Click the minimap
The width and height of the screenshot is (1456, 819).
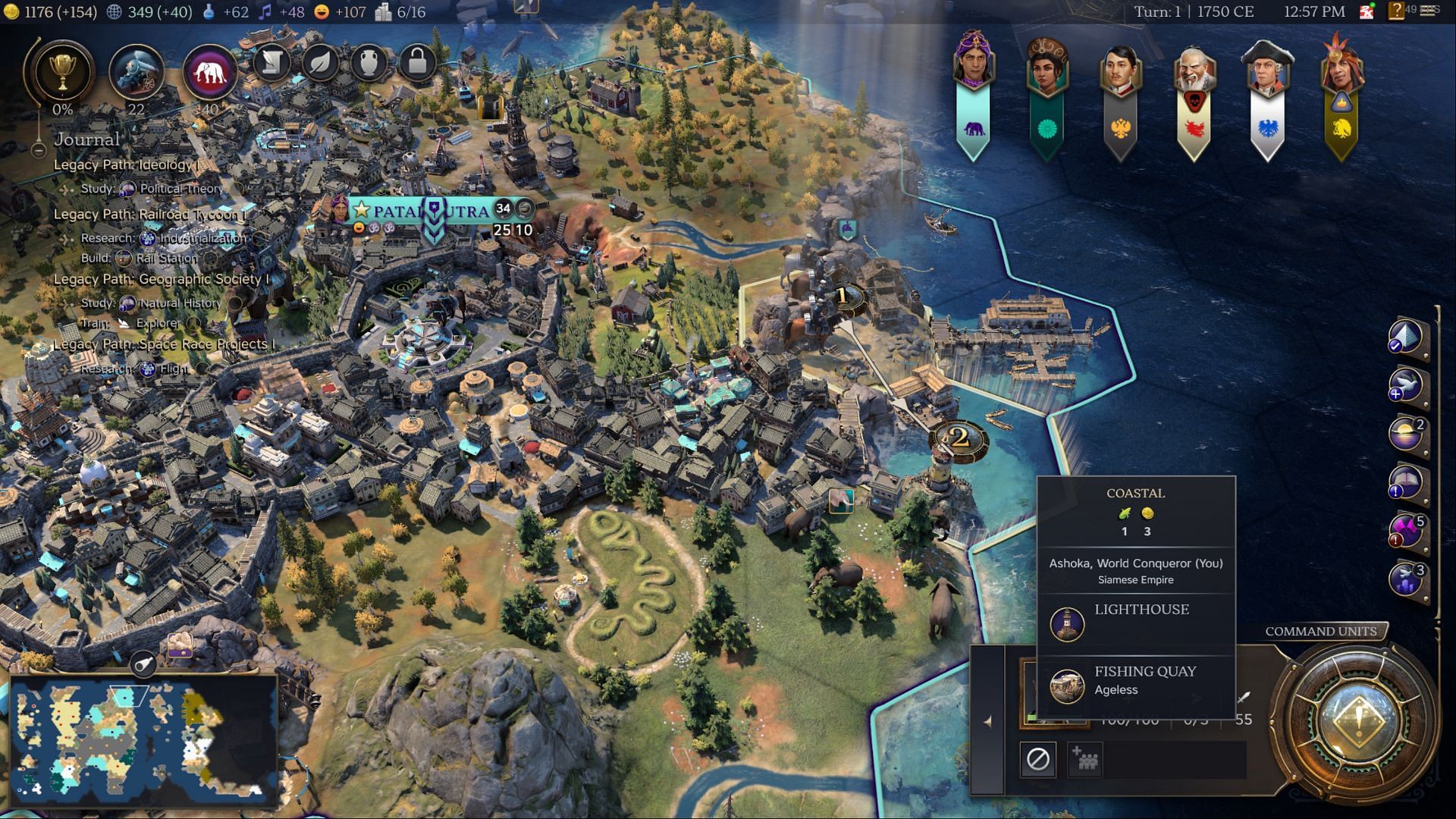tap(144, 739)
